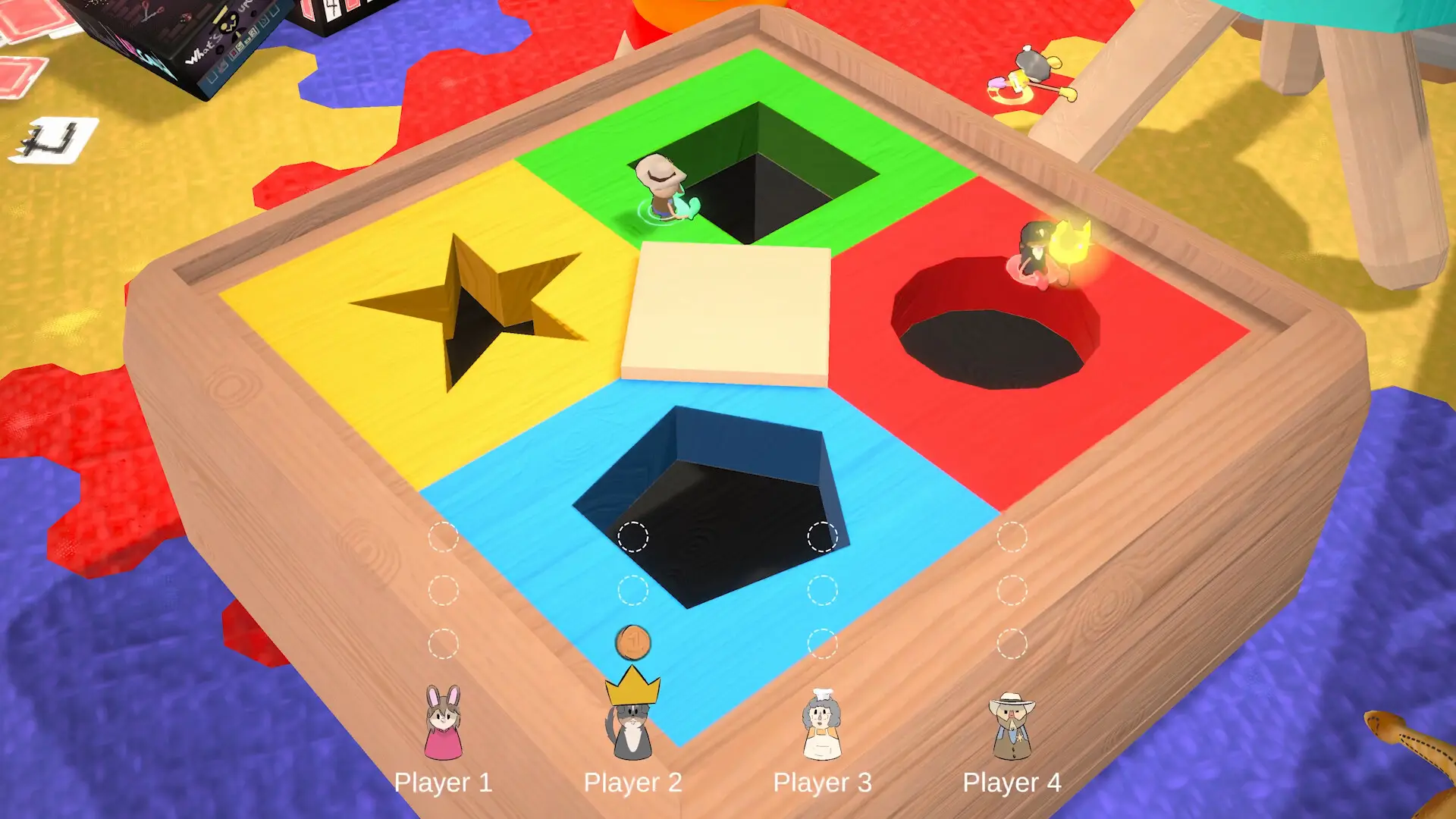Screen dimensions: 1456x819
Task: Pick Player 4's cowboy avatar
Action: pos(1012,726)
